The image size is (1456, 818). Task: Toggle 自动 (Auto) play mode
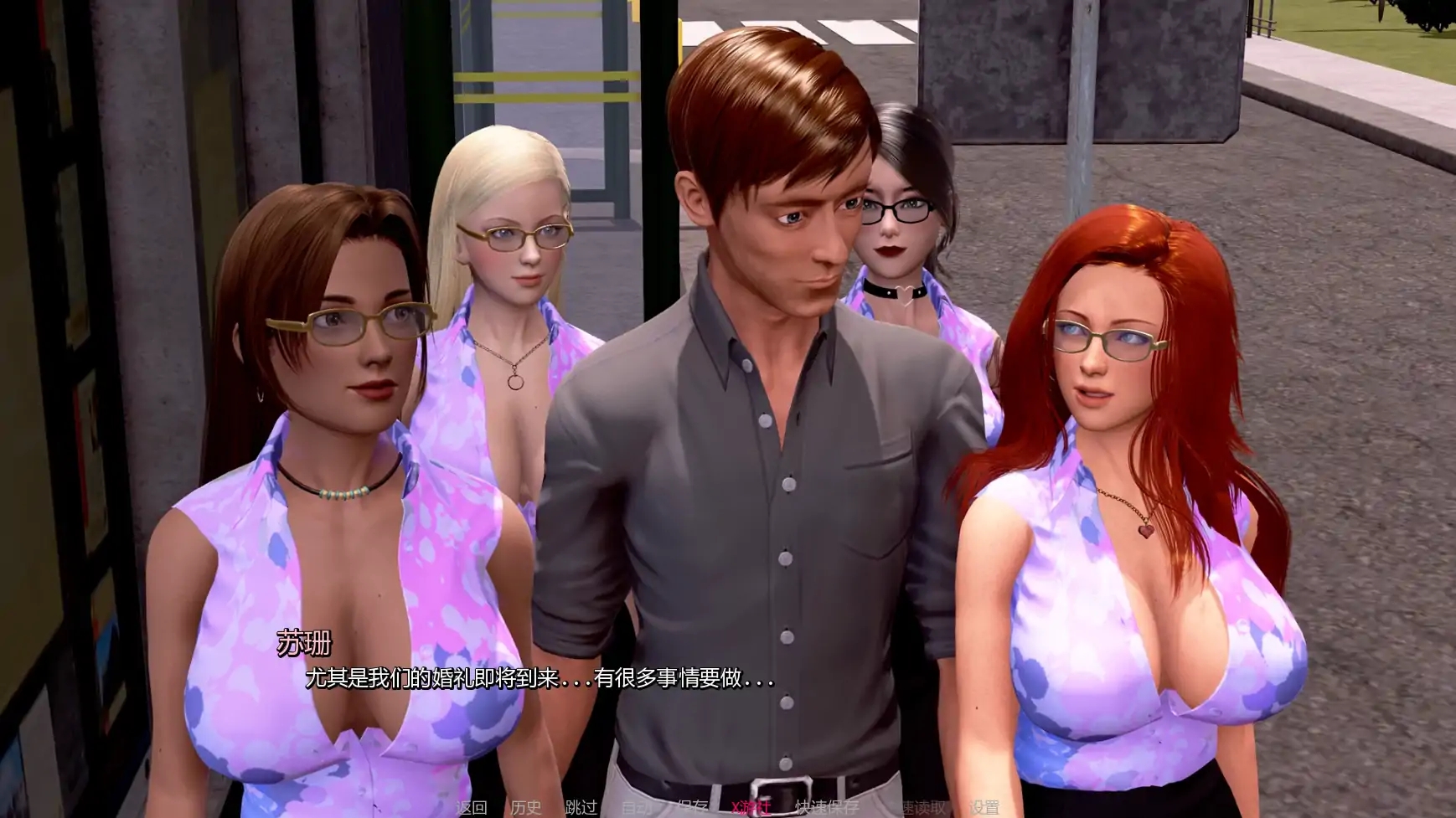tap(637, 807)
